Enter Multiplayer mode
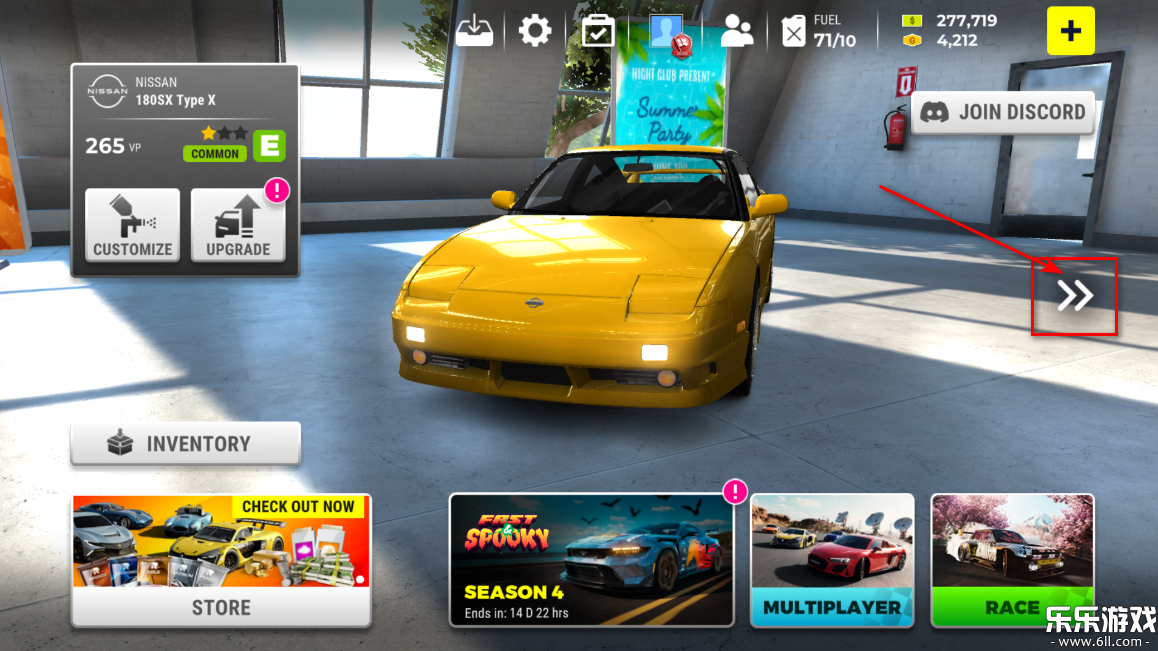 832,559
